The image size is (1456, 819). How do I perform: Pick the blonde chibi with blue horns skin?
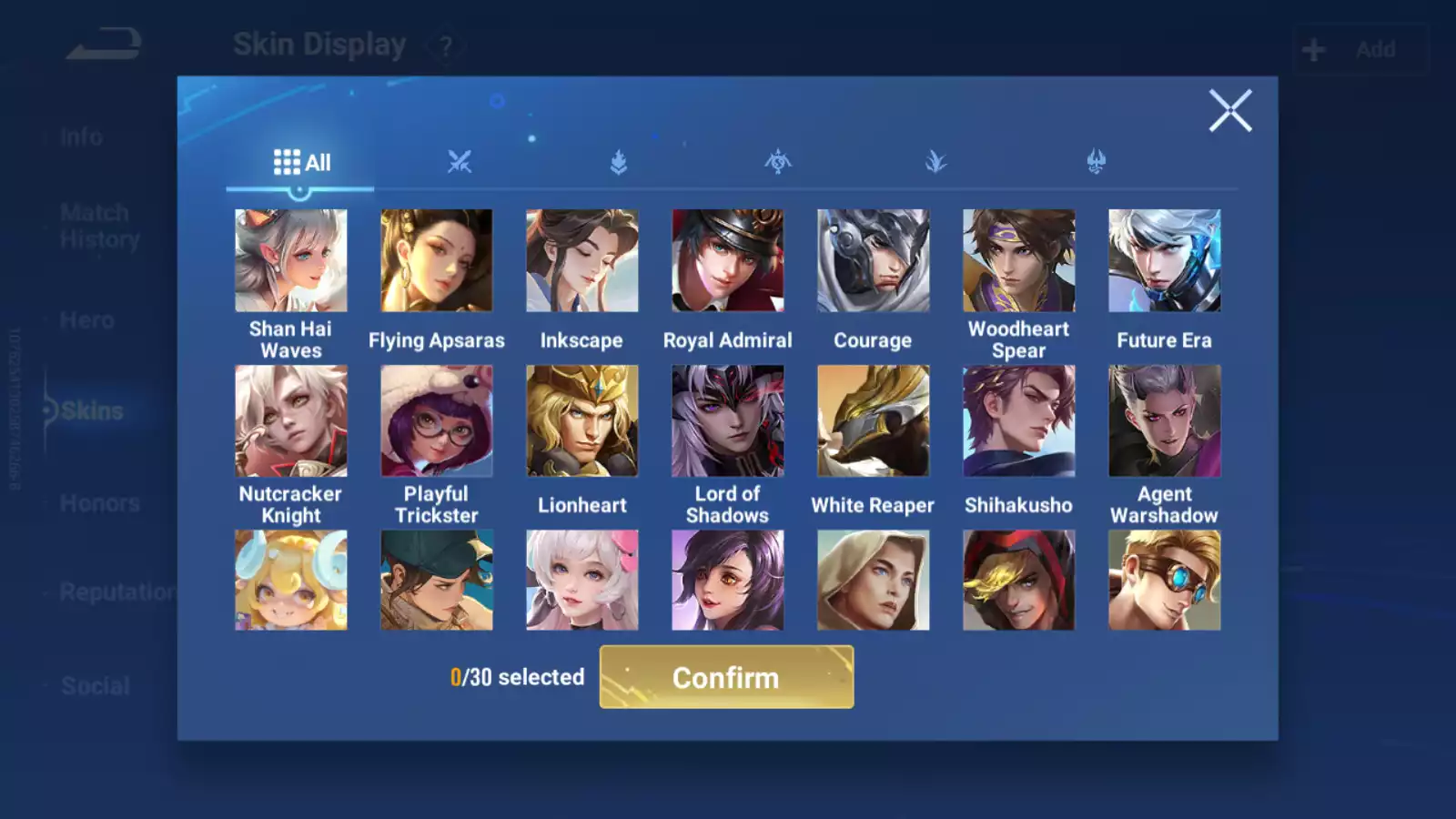pos(290,581)
